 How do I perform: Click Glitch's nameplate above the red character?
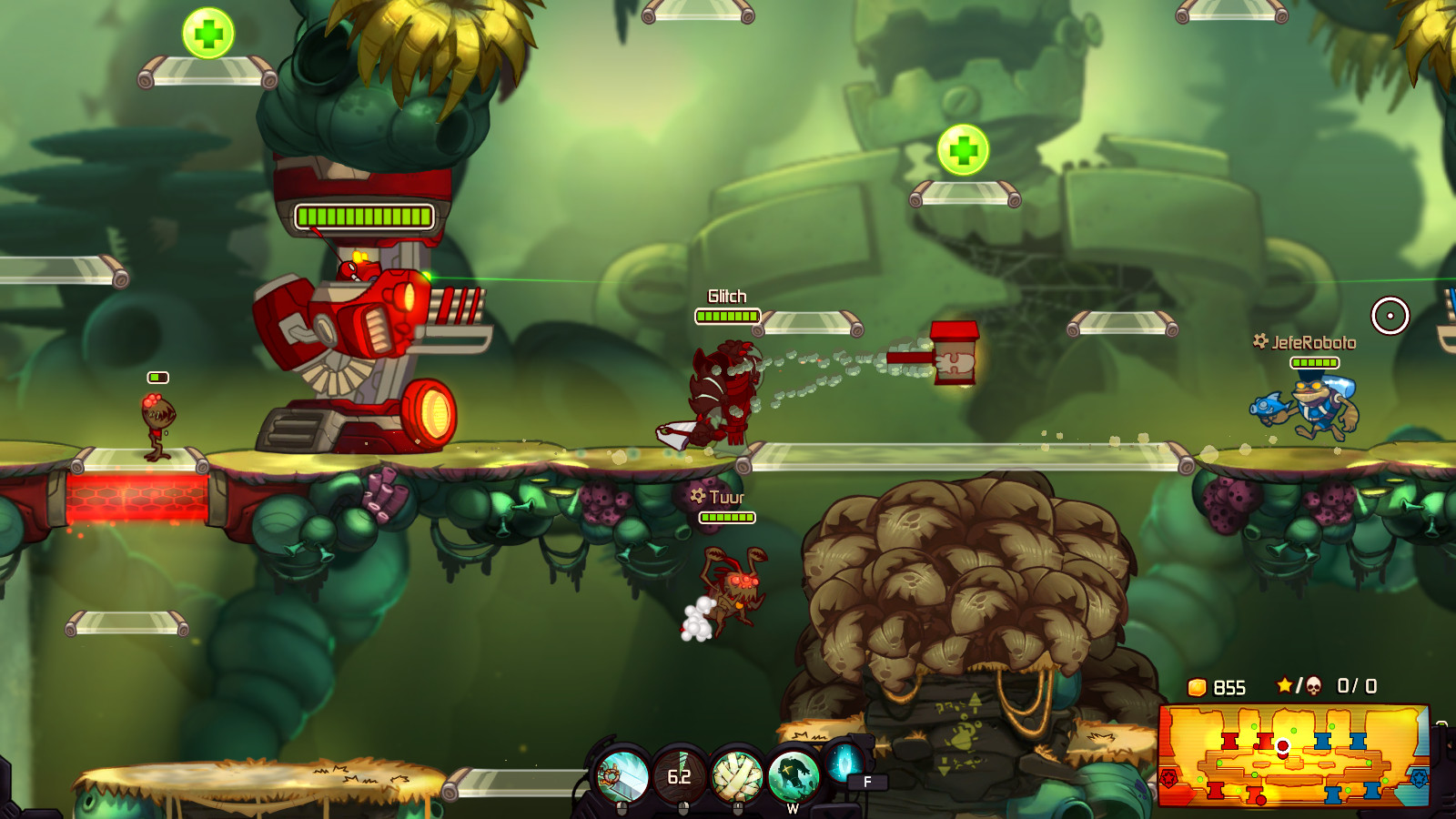pos(728,296)
